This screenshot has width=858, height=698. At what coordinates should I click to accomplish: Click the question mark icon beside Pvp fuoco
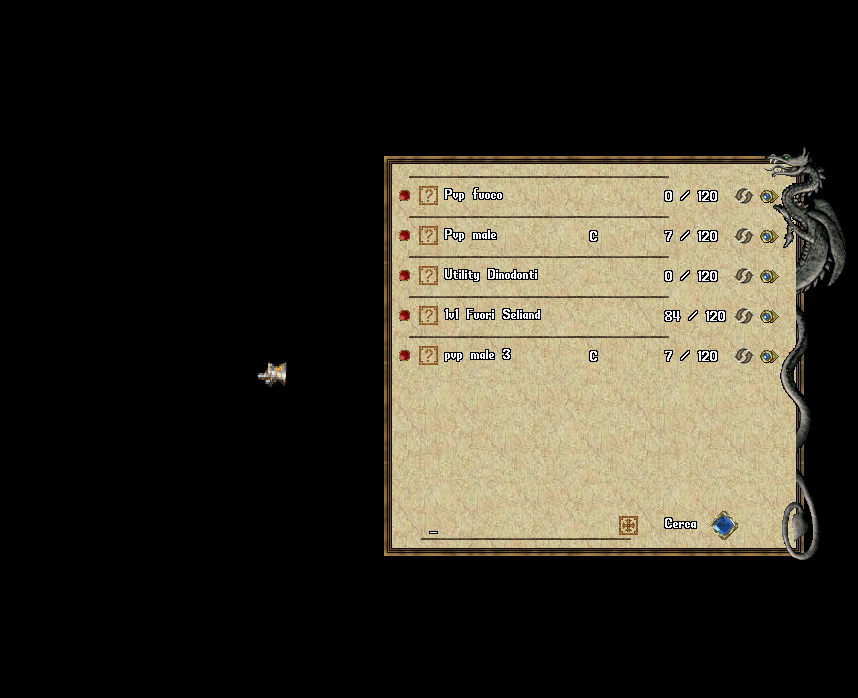428,195
